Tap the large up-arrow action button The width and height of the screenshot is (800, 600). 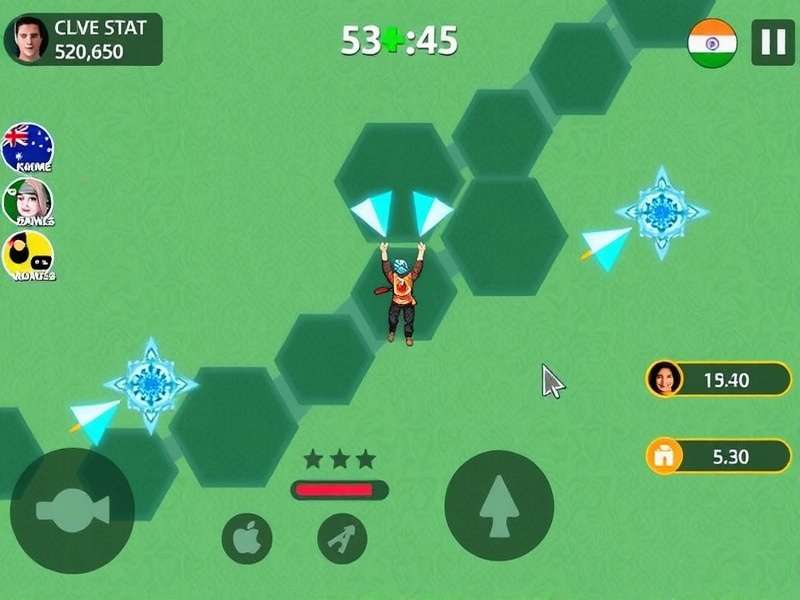(498, 505)
